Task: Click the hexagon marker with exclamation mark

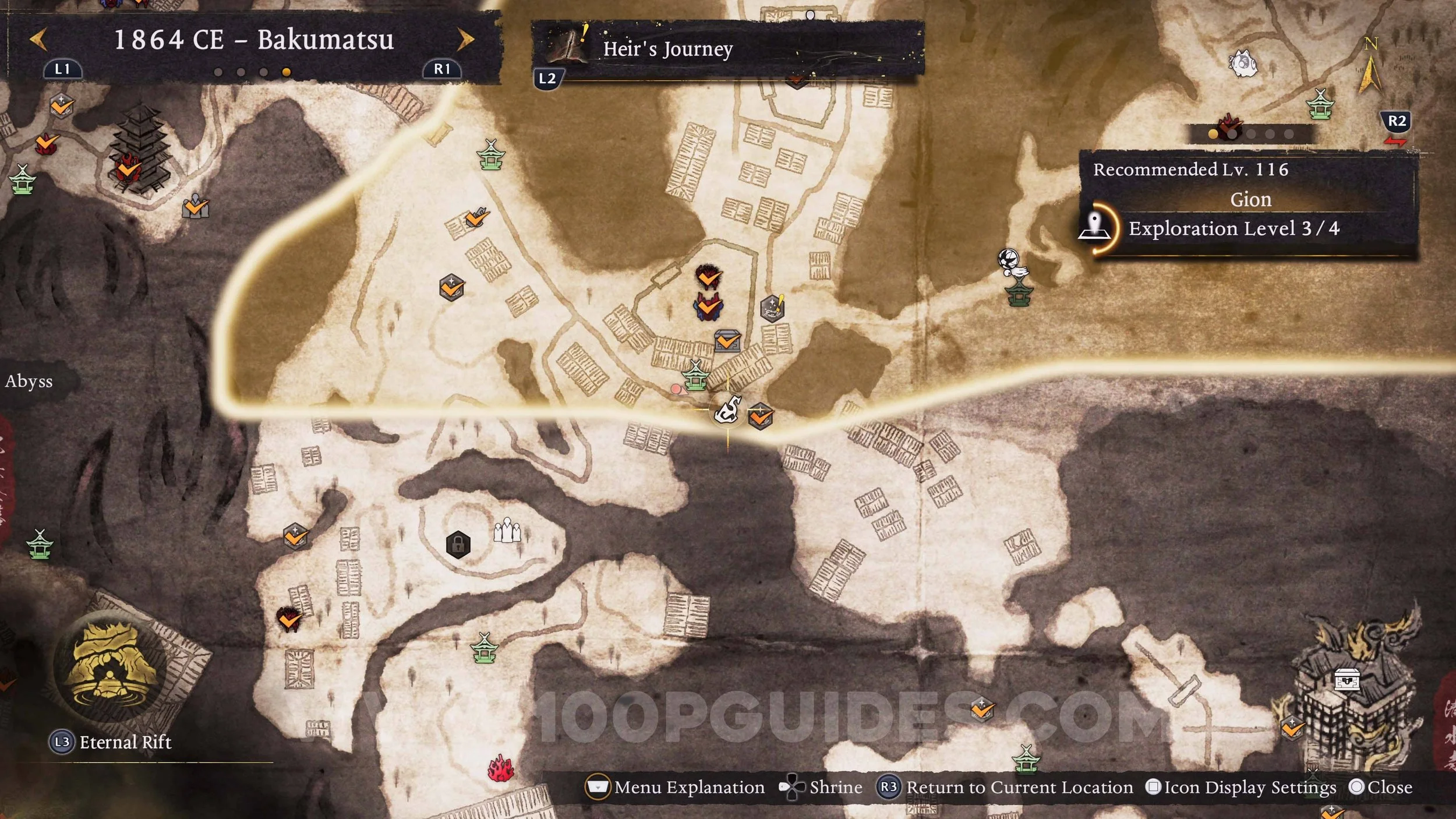Action: pyautogui.click(x=773, y=308)
